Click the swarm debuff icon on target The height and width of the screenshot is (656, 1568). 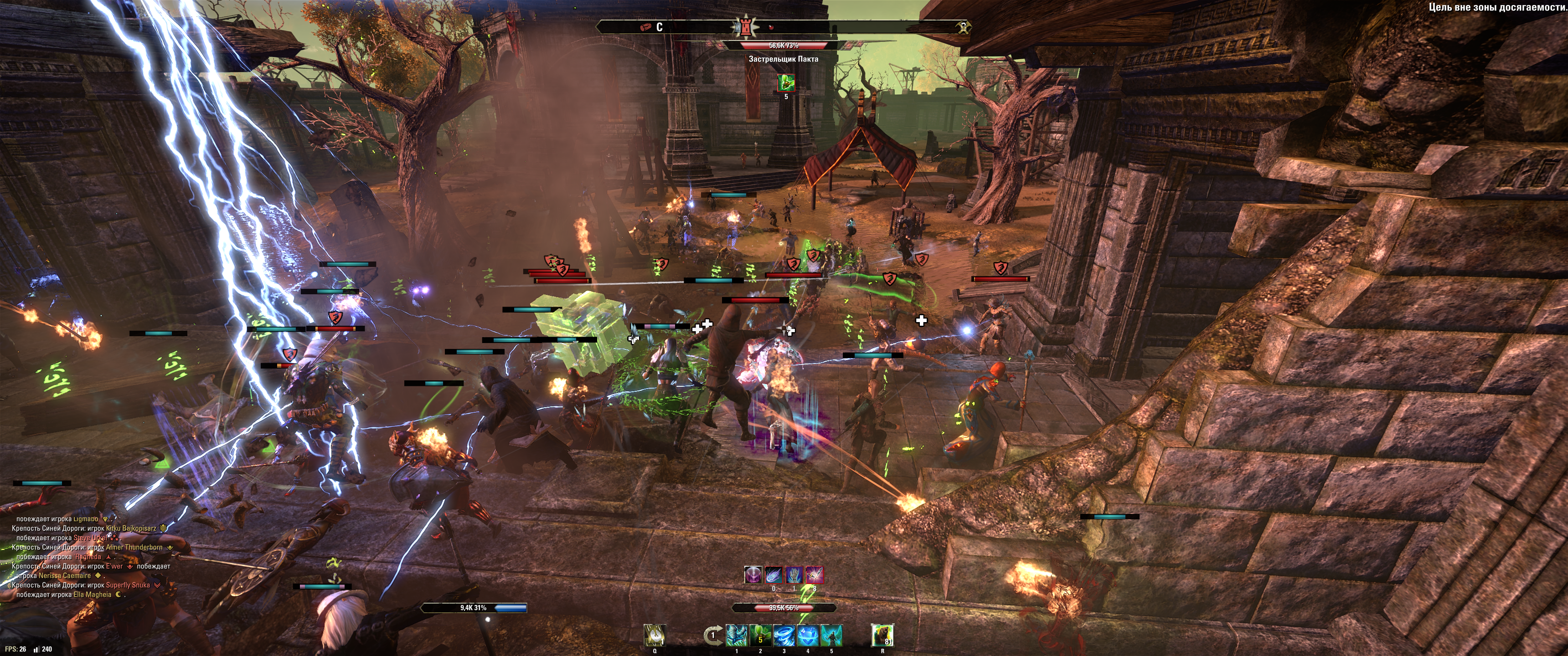786,82
